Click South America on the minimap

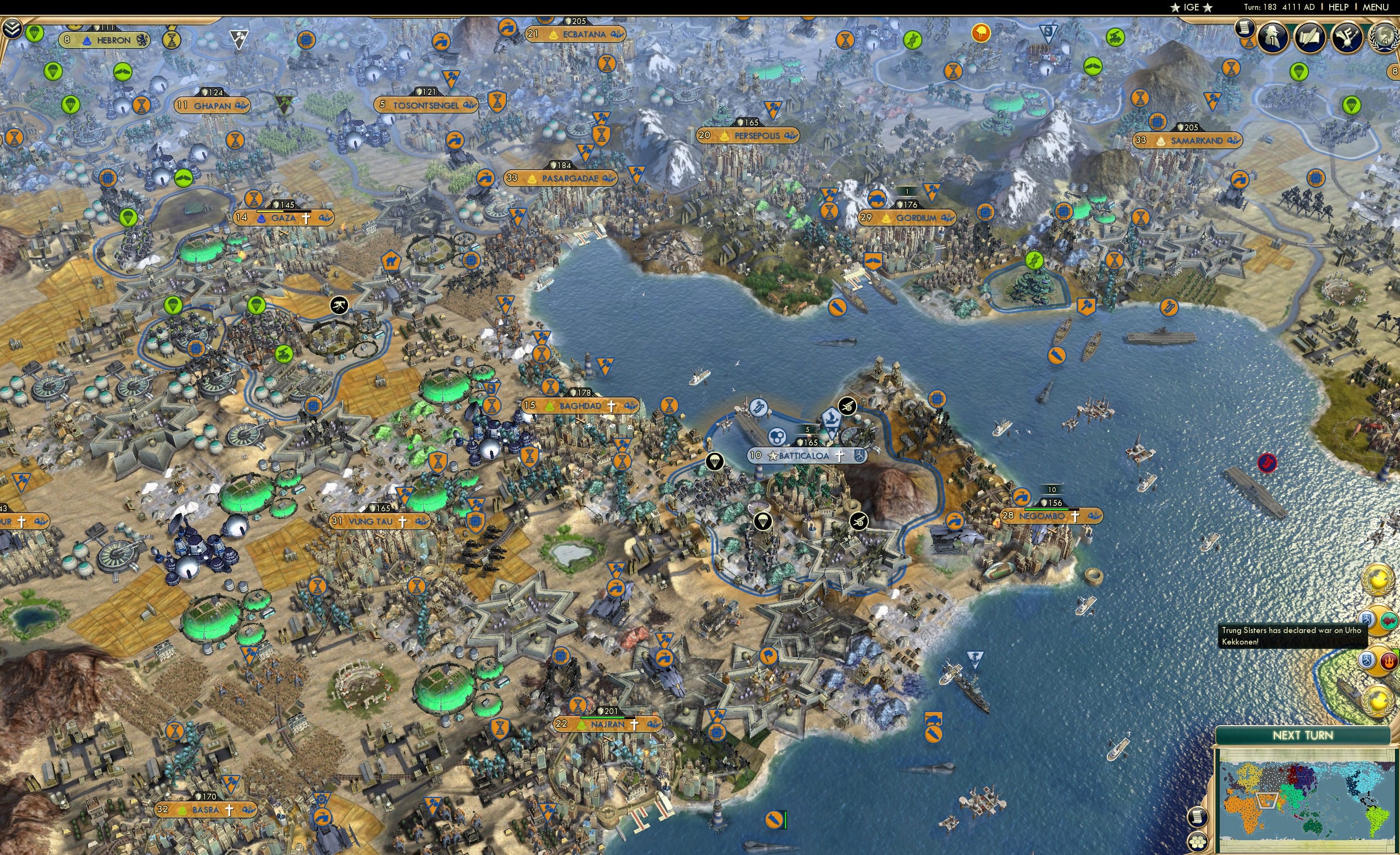click(1378, 824)
